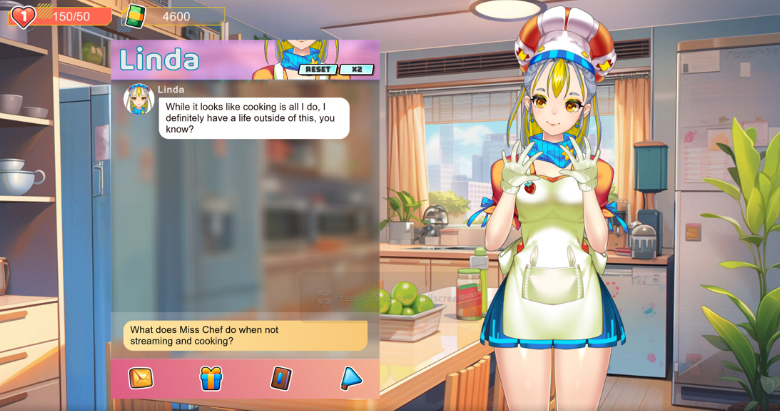Open the envelope message icon
Viewport: 780px width, 411px height.
coord(141,378)
